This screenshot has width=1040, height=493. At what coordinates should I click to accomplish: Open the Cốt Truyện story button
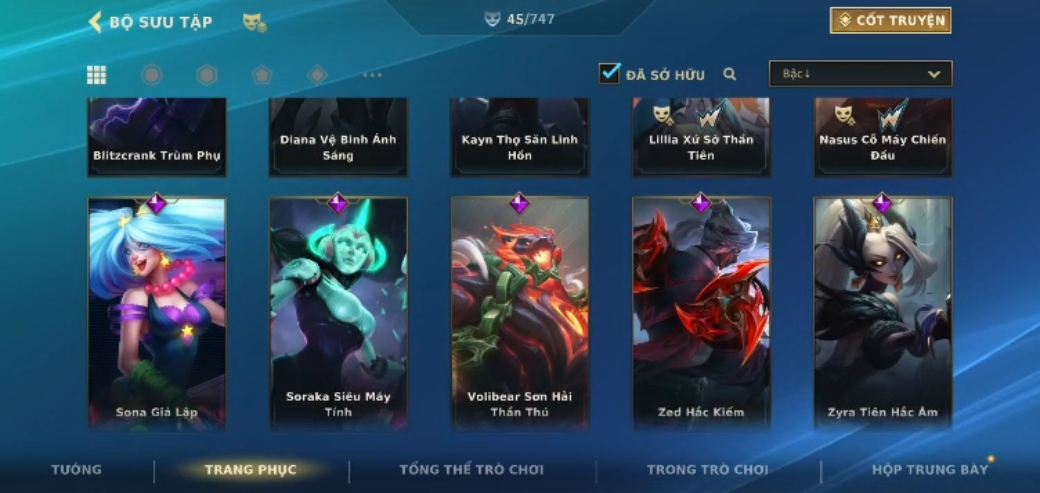tap(890, 21)
